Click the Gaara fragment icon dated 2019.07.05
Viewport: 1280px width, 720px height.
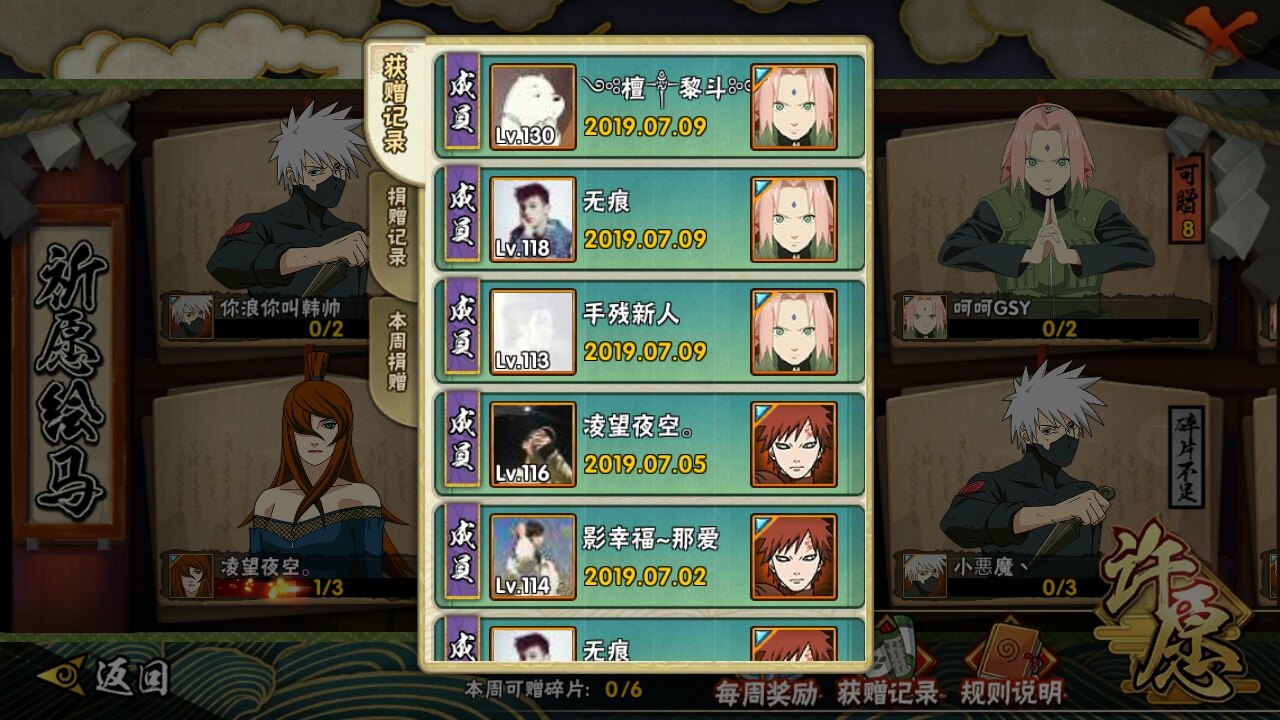point(794,444)
